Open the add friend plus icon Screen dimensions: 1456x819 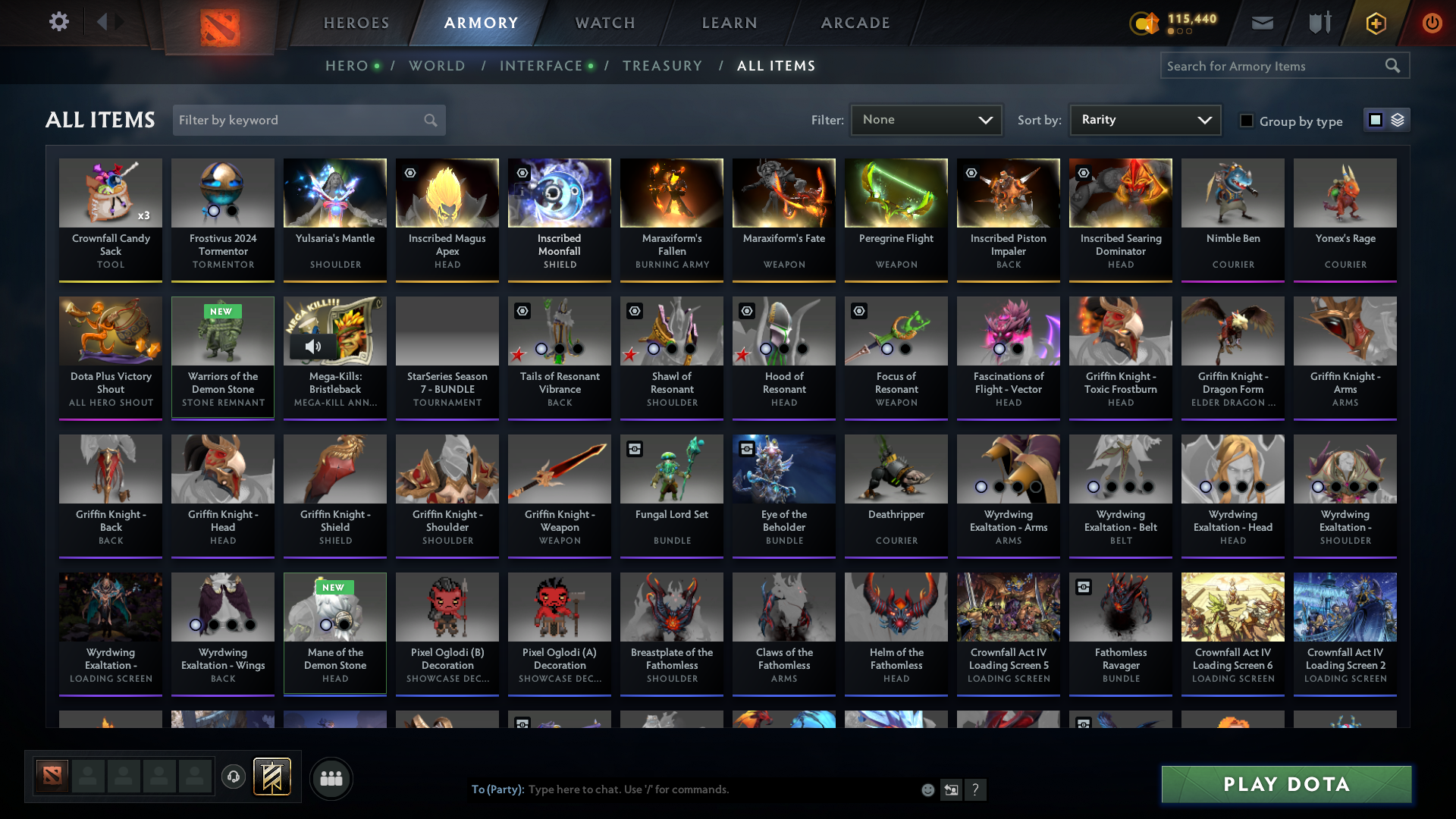[1376, 23]
